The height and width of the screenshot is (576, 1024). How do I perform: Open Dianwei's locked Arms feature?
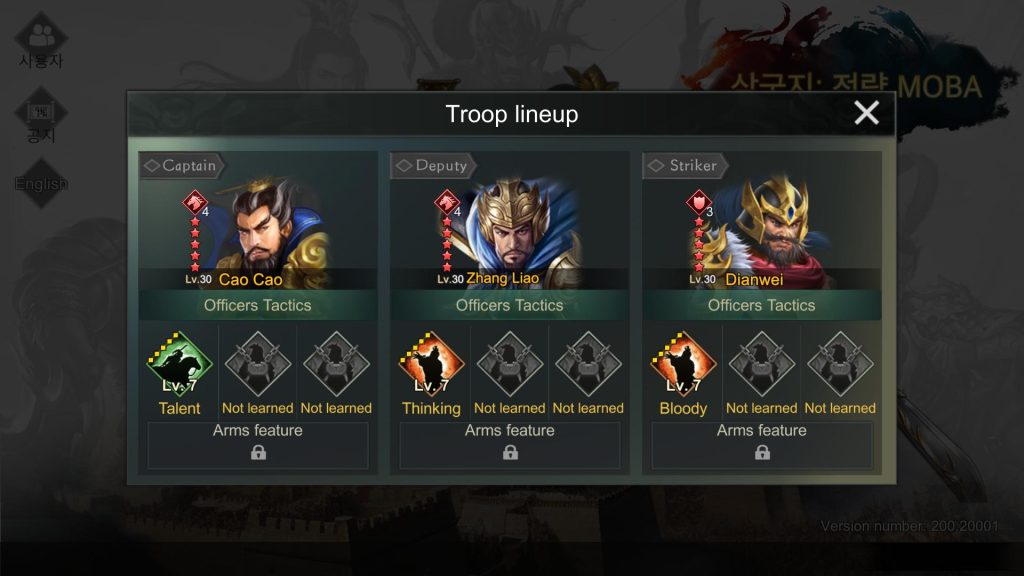pos(762,445)
